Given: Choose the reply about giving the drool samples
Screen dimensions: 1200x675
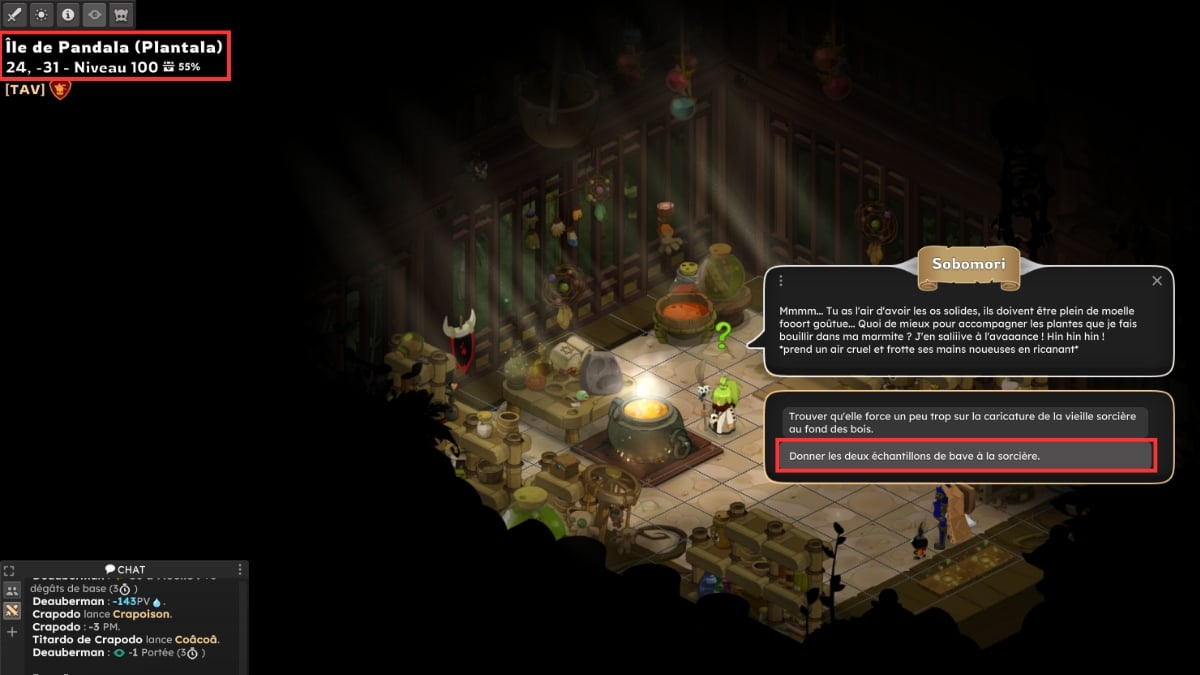Looking at the screenshot, I should (x=965, y=456).
